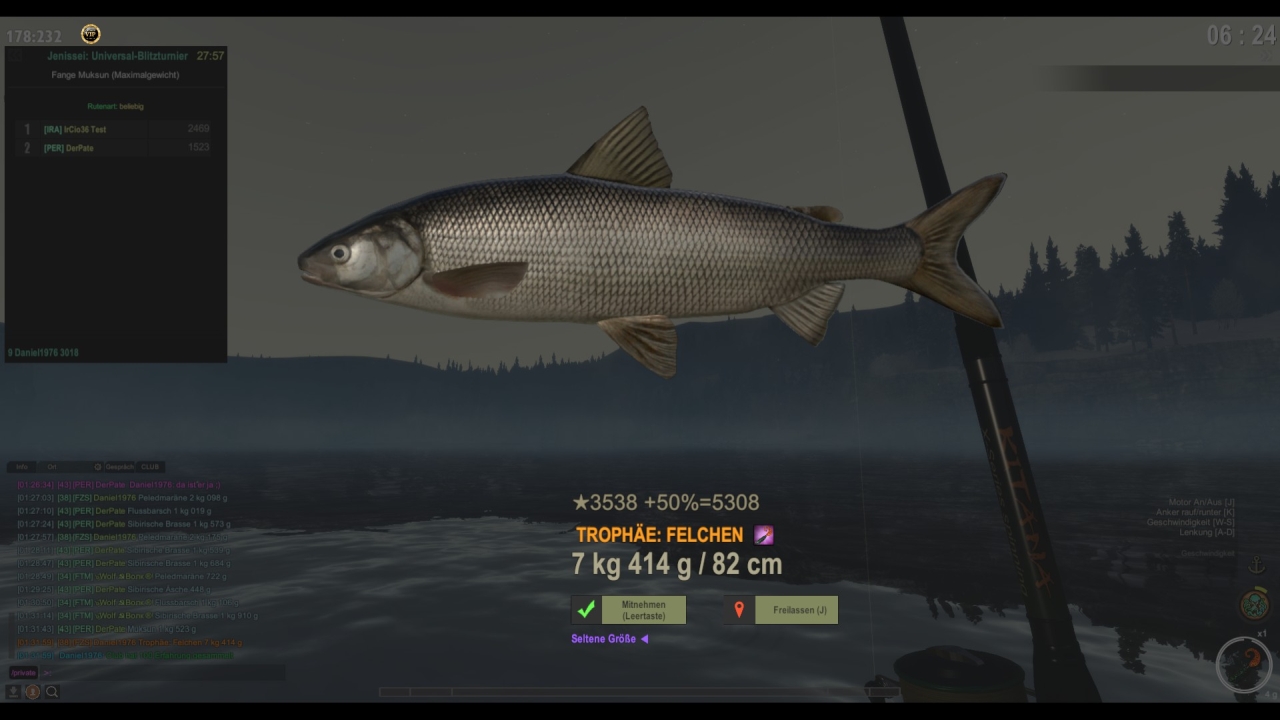Select DerPate in the tournament ranking
The width and height of the screenshot is (1280, 720).
tap(69, 148)
